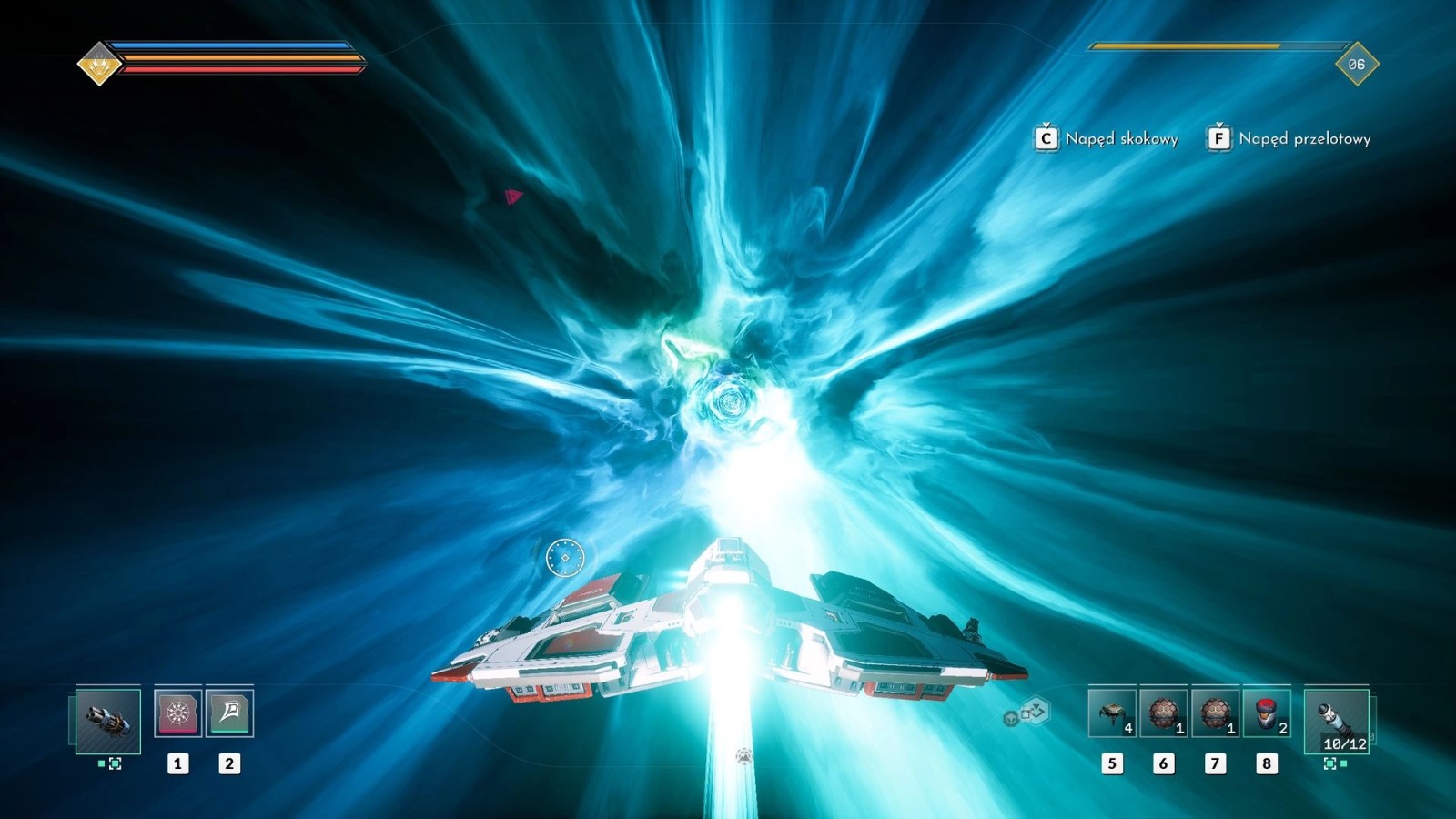Toggle Napęd skokowy with the C key prompt

(x=1045, y=138)
